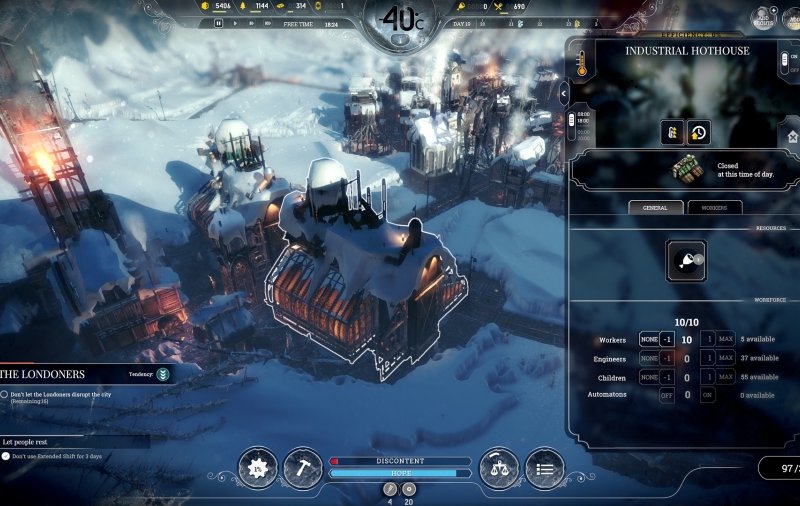
Task: Open the list overview button
Action: [544, 468]
